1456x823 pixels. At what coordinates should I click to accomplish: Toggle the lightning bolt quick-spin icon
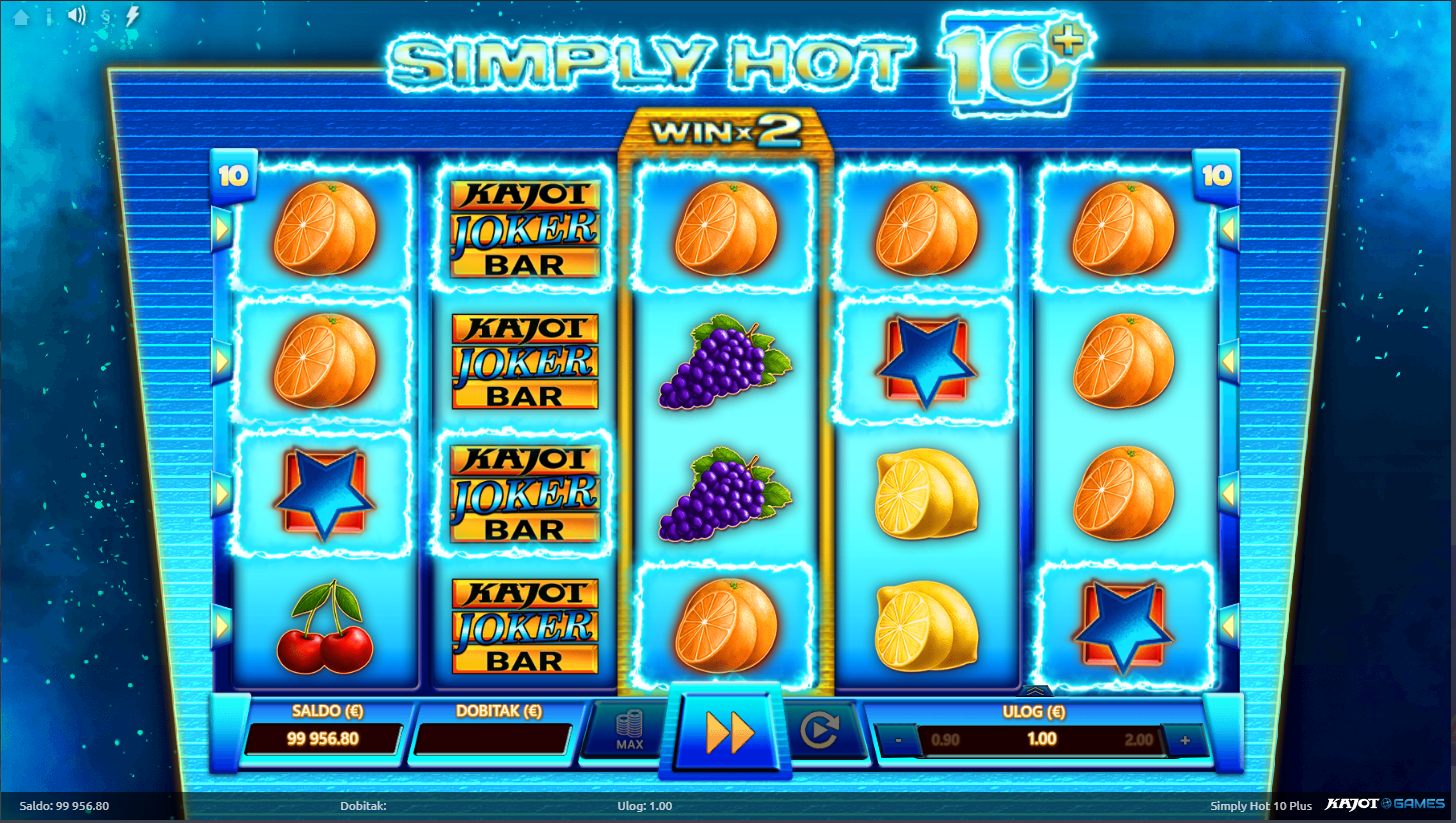click(x=132, y=16)
